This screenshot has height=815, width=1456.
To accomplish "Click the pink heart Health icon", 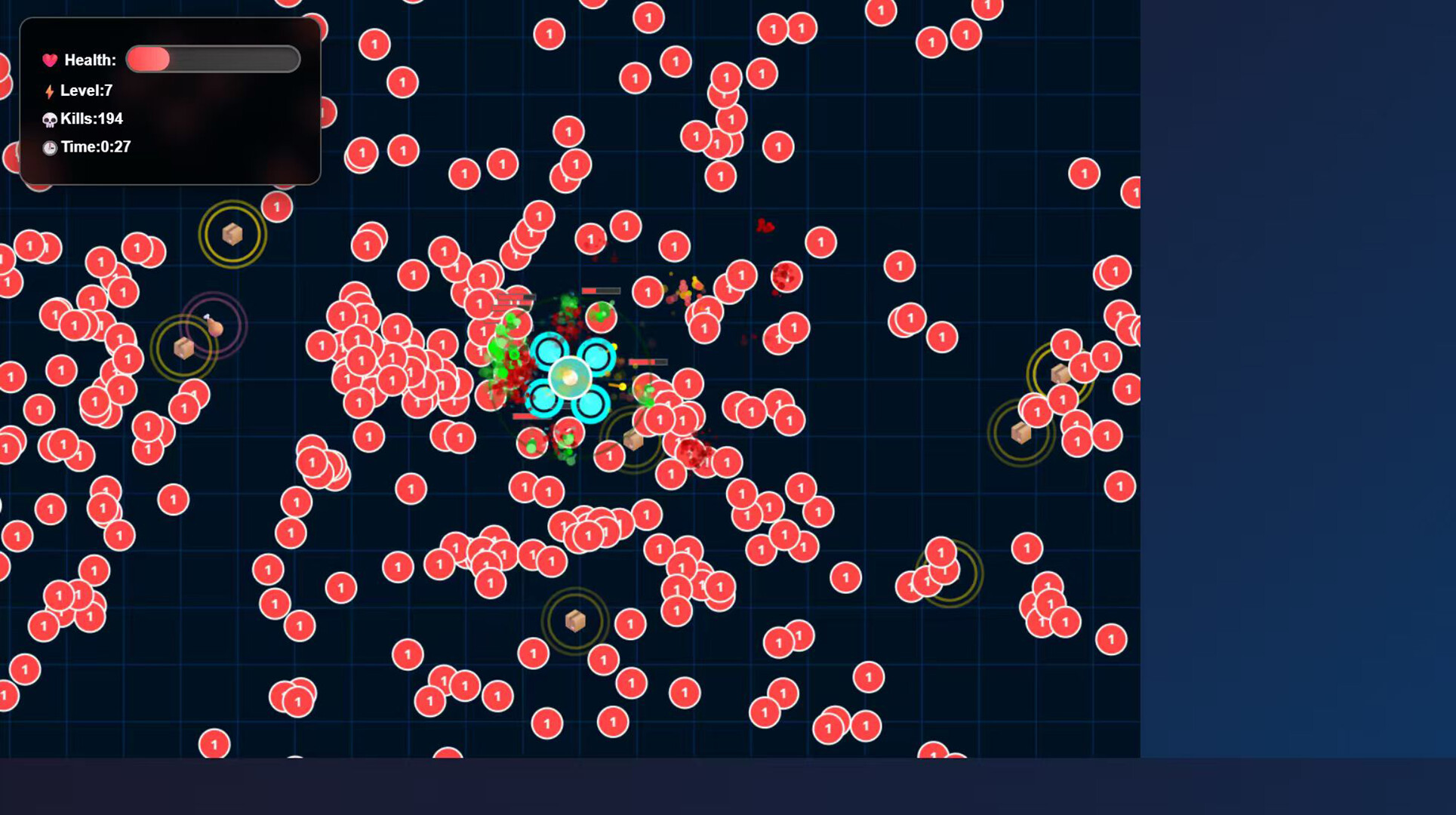I will (x=50, y=59).
